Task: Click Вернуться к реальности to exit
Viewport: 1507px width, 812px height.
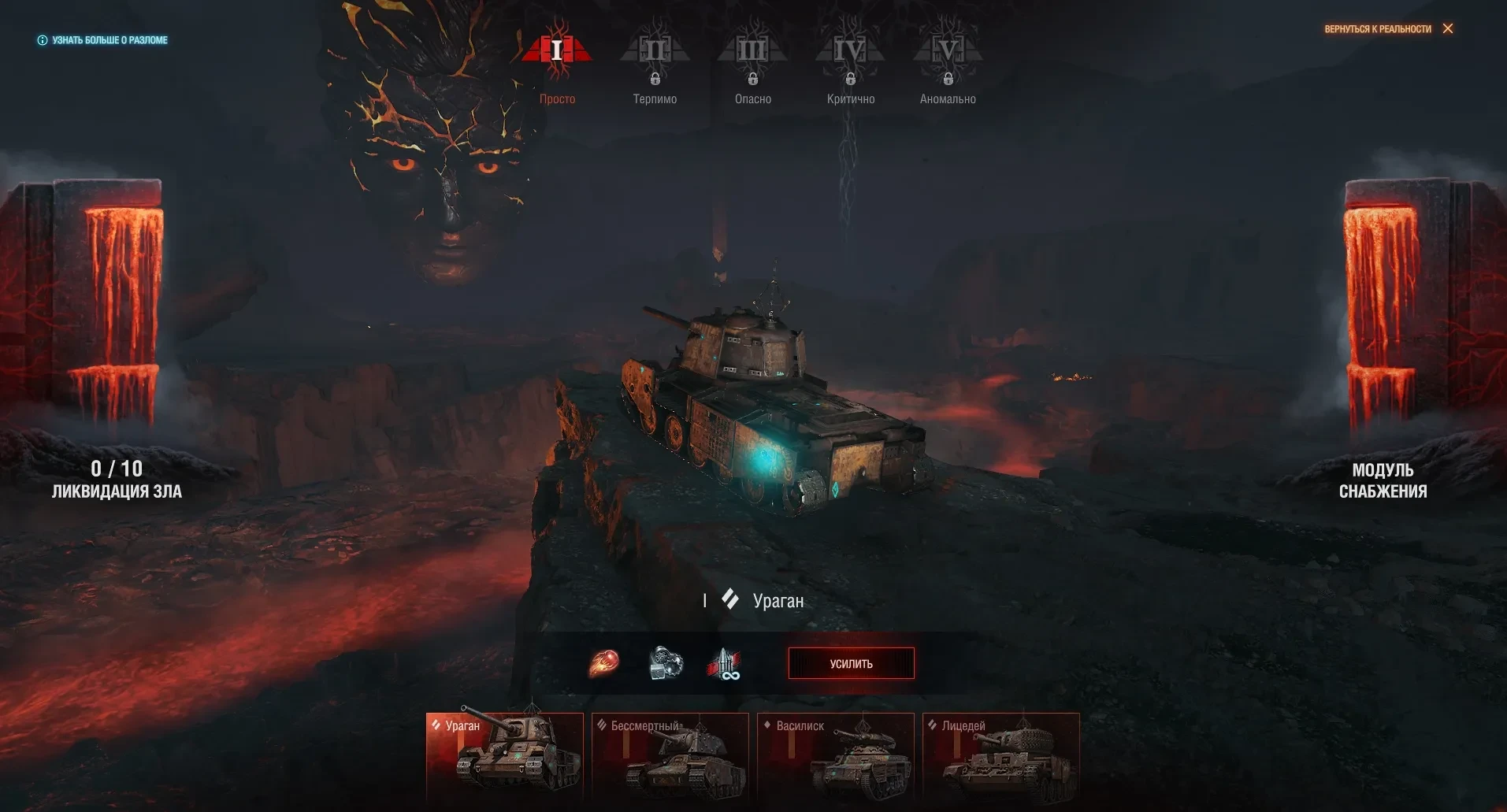Action: [1388, 29]
